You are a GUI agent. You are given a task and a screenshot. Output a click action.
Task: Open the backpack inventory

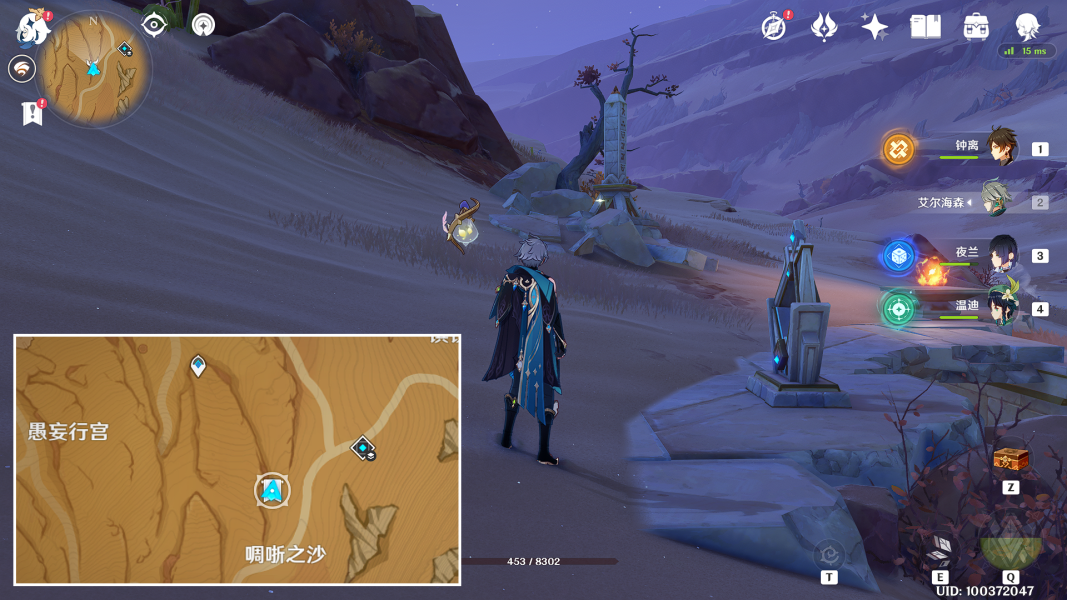tap(977, 27)
